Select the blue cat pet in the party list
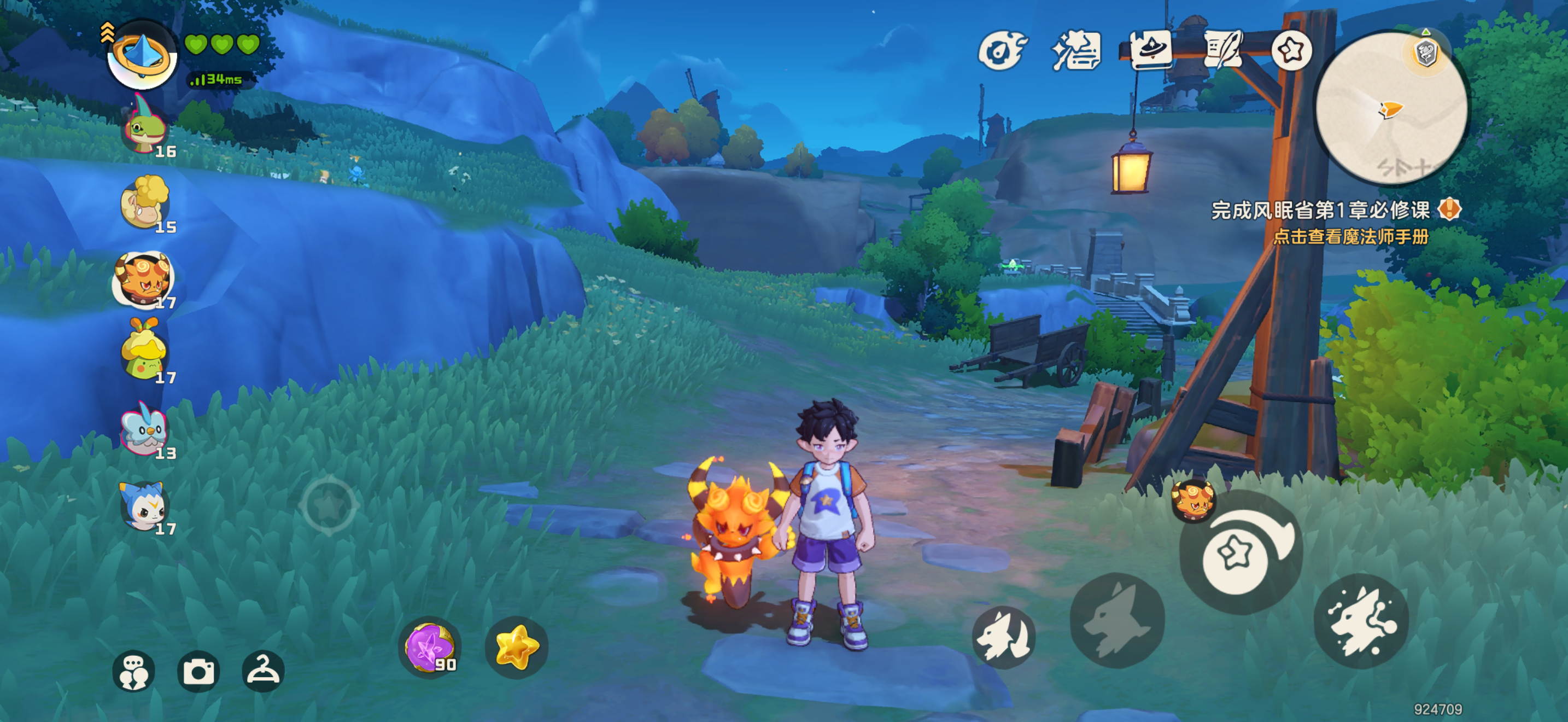The height and width of the screenshot is (722, 1568). tap(144, 505)
